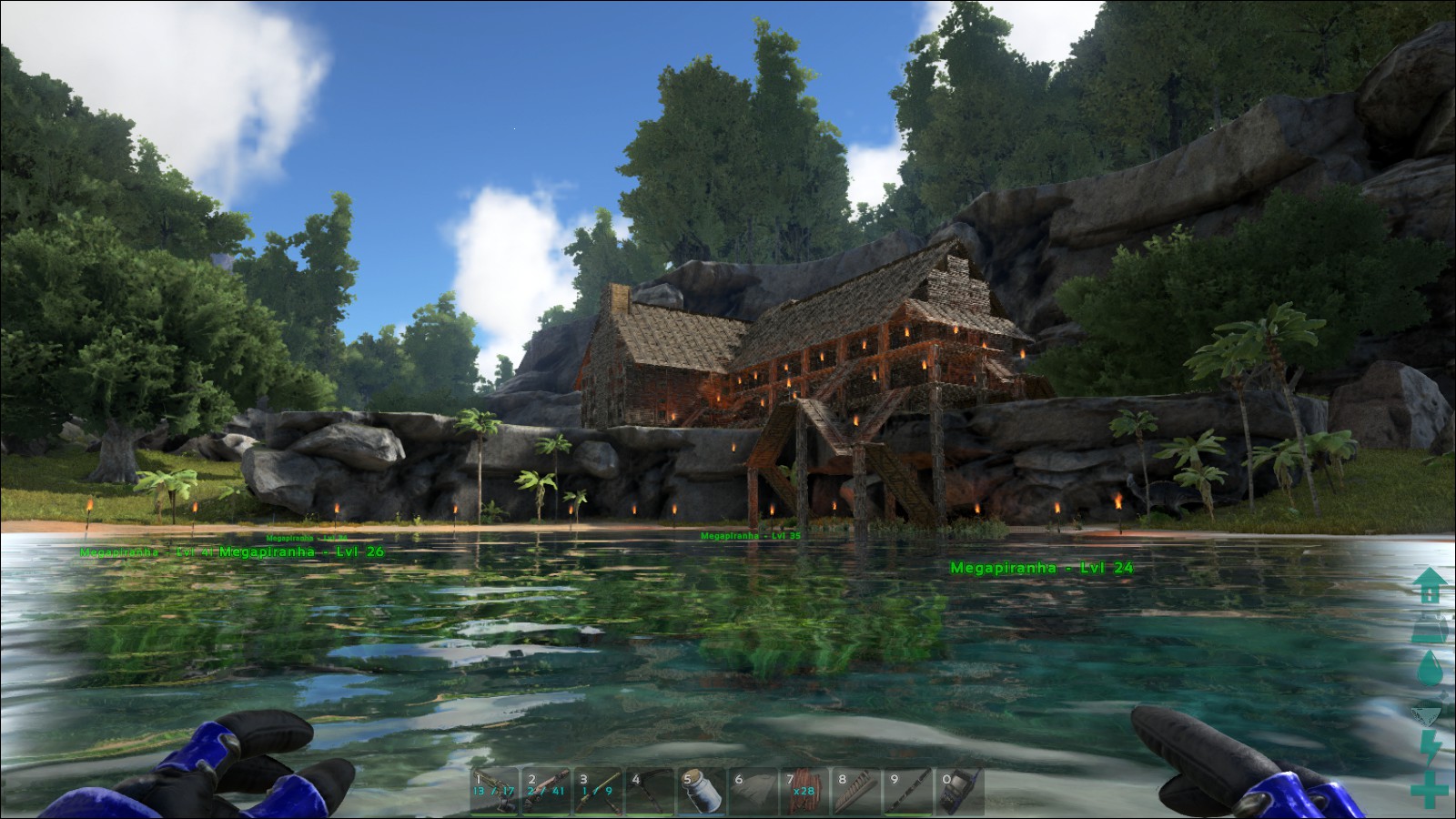
Task: Use the GPS device in slot 0
Action: 960,792
